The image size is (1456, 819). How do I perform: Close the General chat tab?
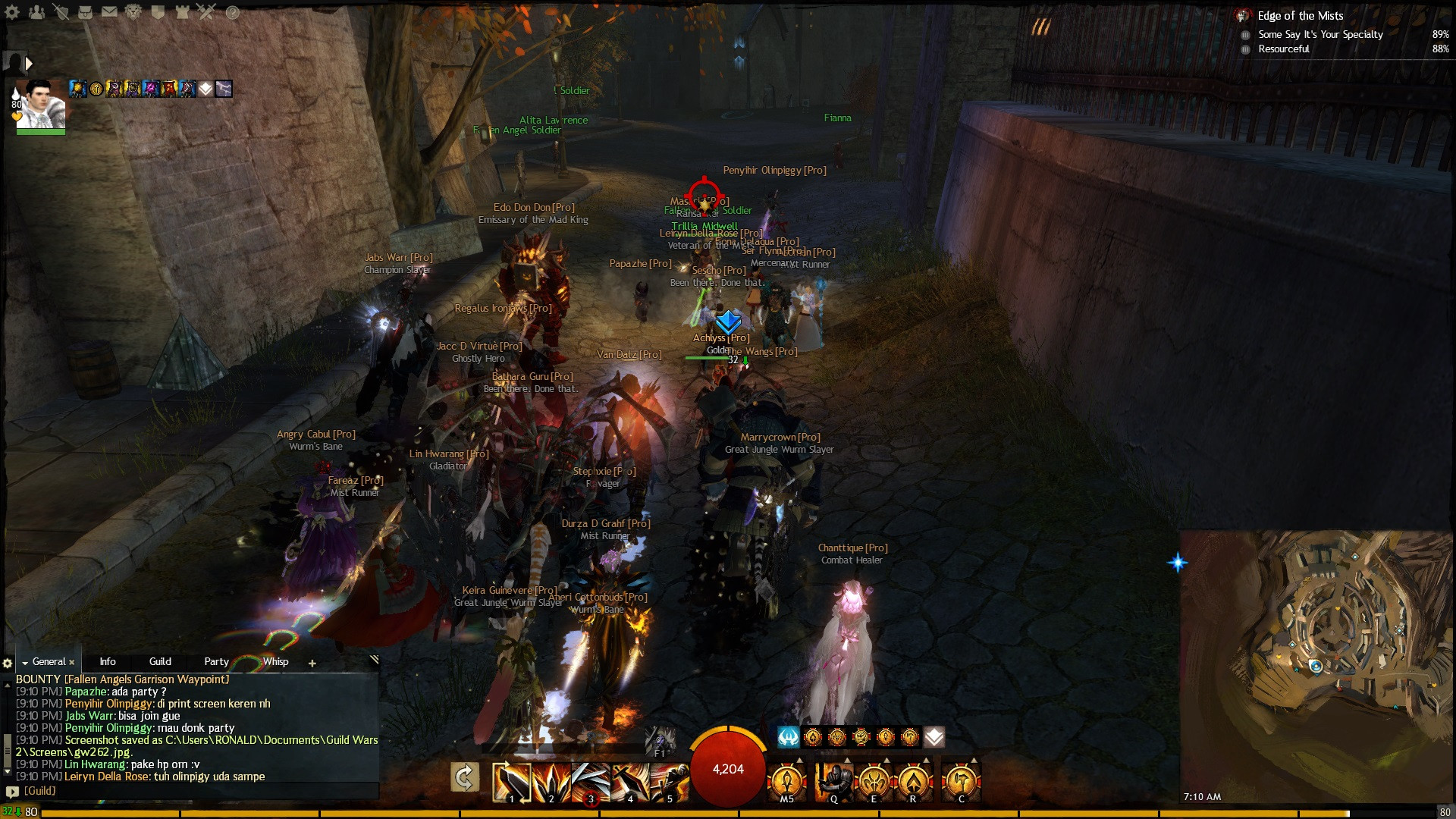(x=72, y=663)
